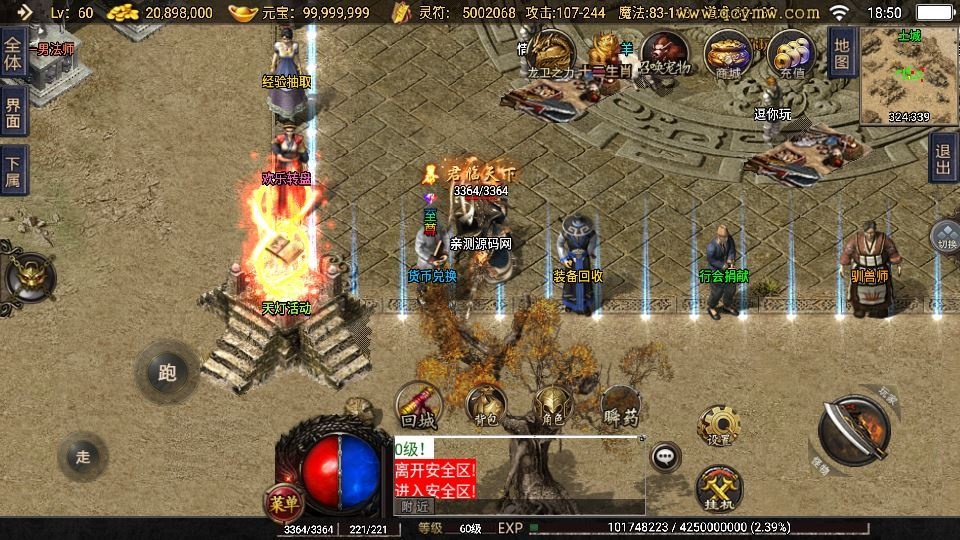Switch to the 下属 side tab
Viewport: 960px width, 540px height.
[x=13, y=170]
